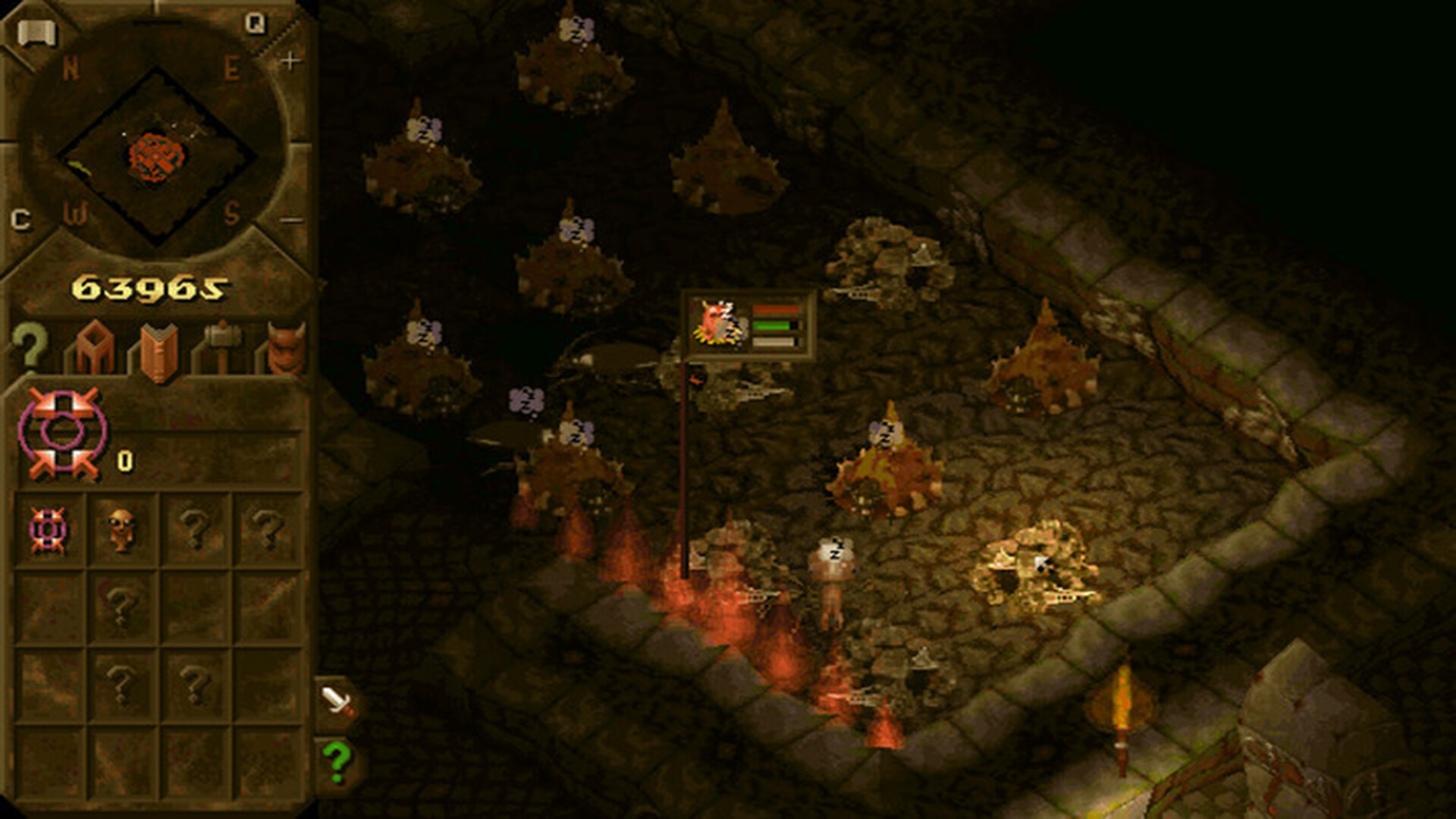Zoom out using the minimap minus button
This screenshot has height=819, width=1456.
click(290, 220)
